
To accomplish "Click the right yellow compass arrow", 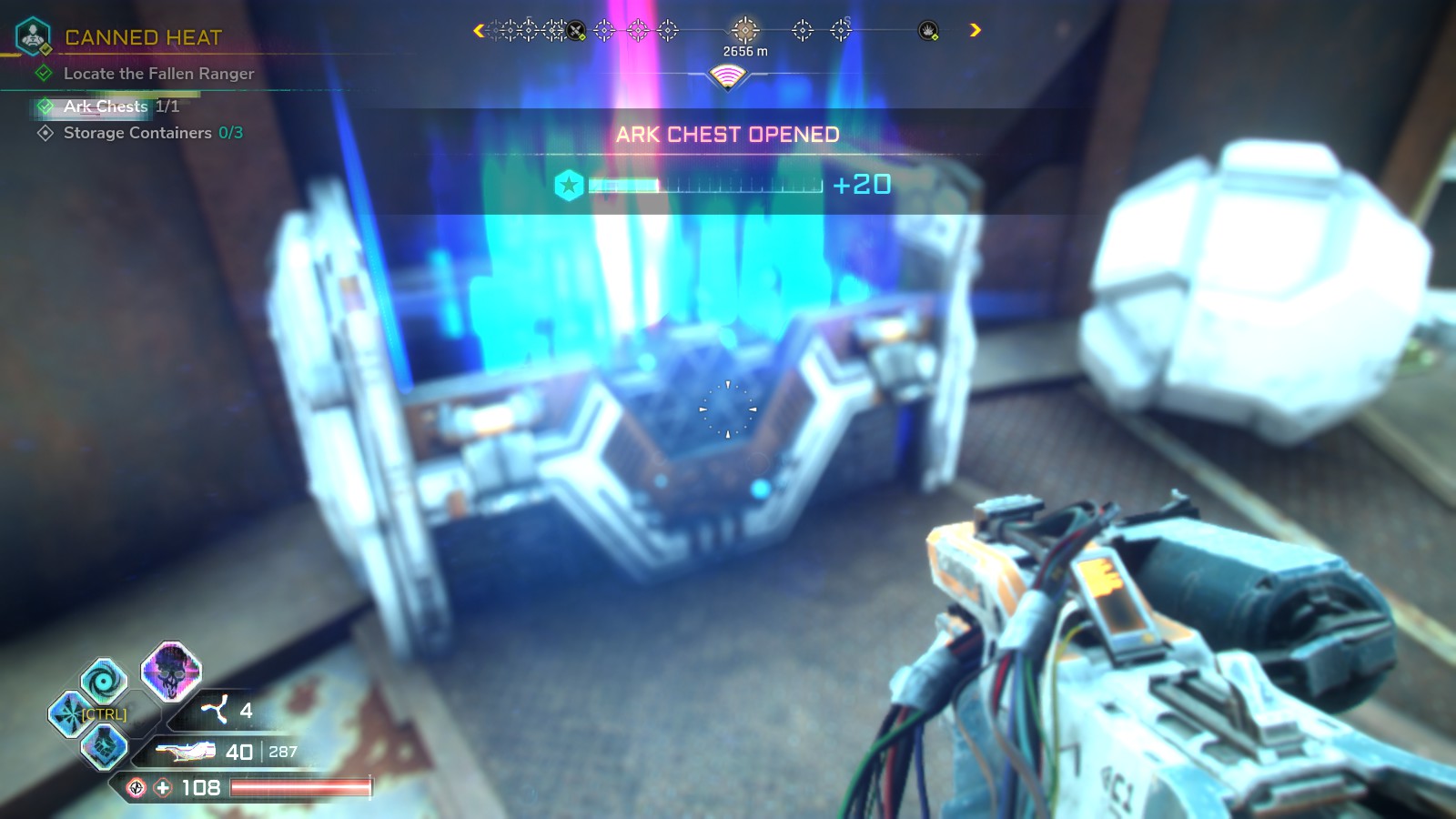I will pyautogui.click(x=975, y=30).
